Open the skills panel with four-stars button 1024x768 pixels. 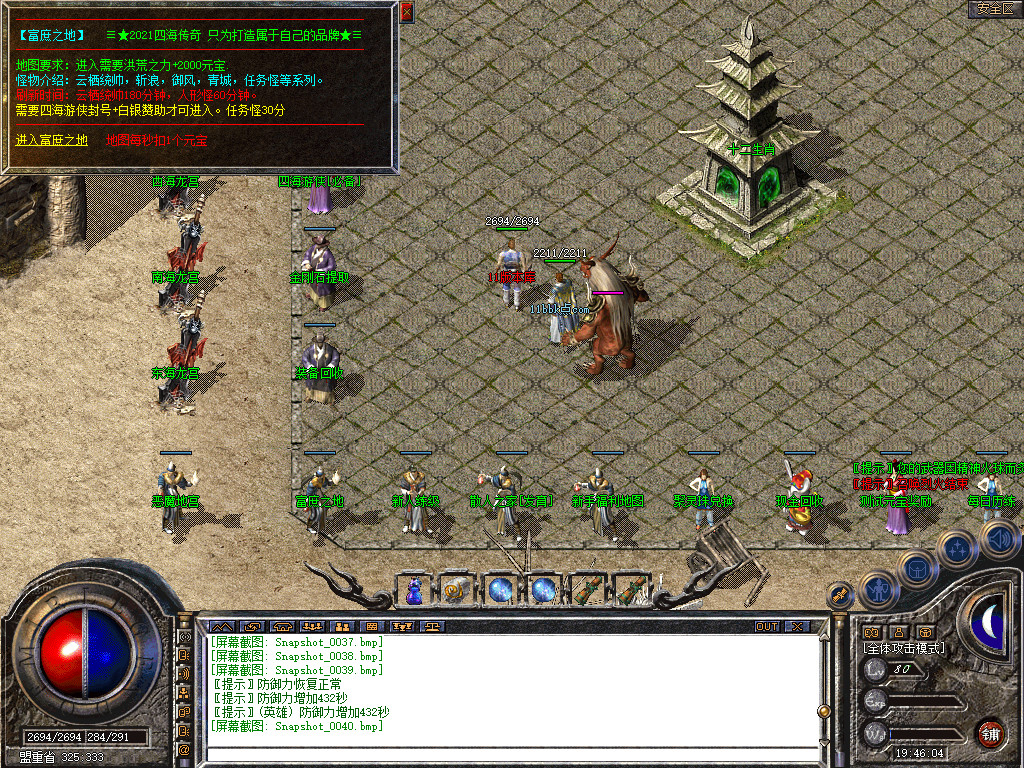coord(957,548)
